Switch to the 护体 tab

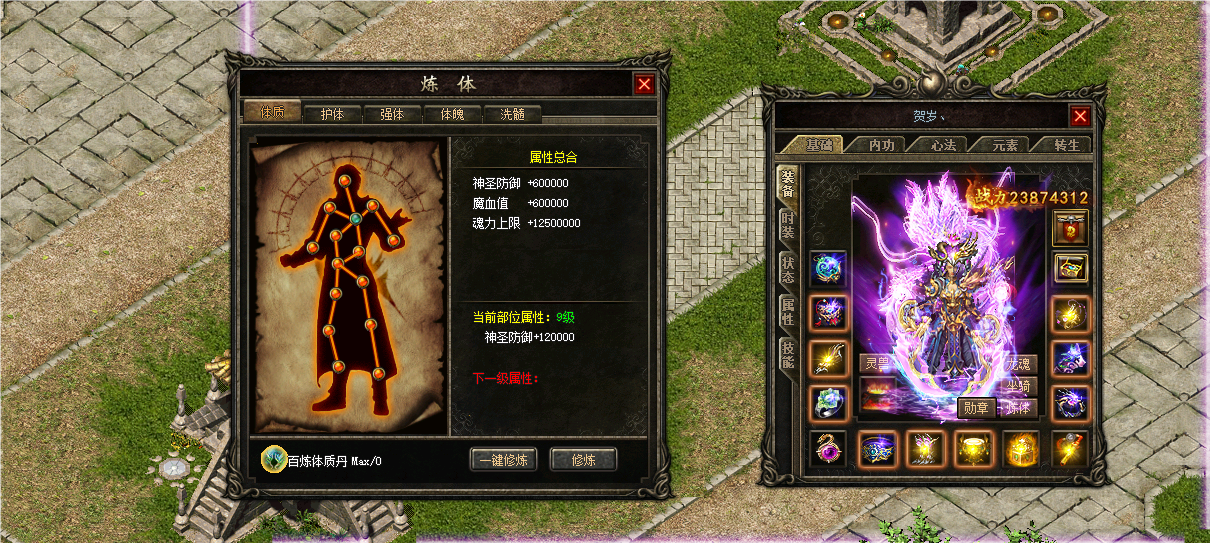332,114
